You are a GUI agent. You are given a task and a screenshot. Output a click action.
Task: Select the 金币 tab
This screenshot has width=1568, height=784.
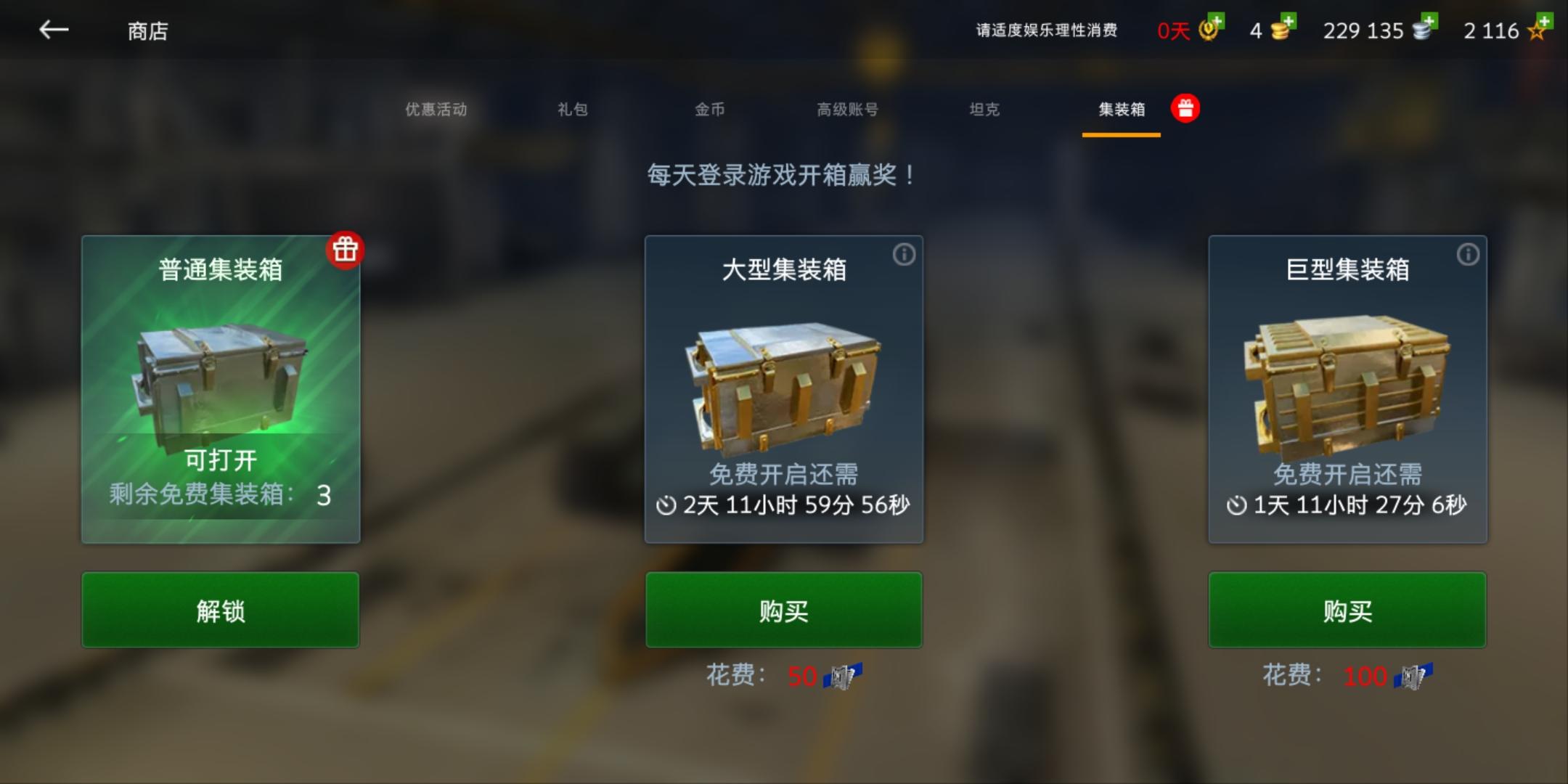tap(711, 109)
